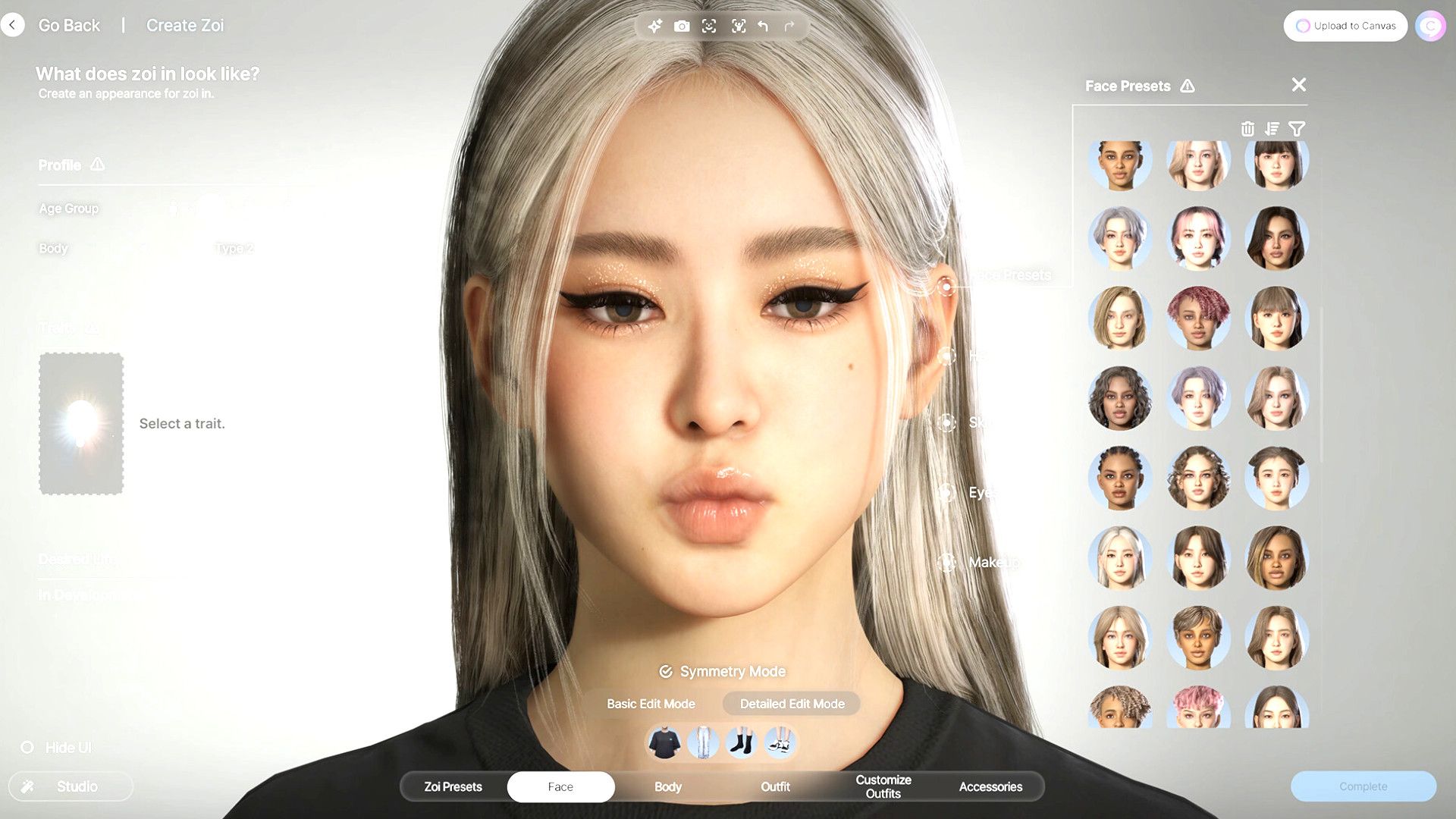Activate Detailed Edit Mode
The width and height of the screenshot is (1456, 819).
tap(792, 704)
